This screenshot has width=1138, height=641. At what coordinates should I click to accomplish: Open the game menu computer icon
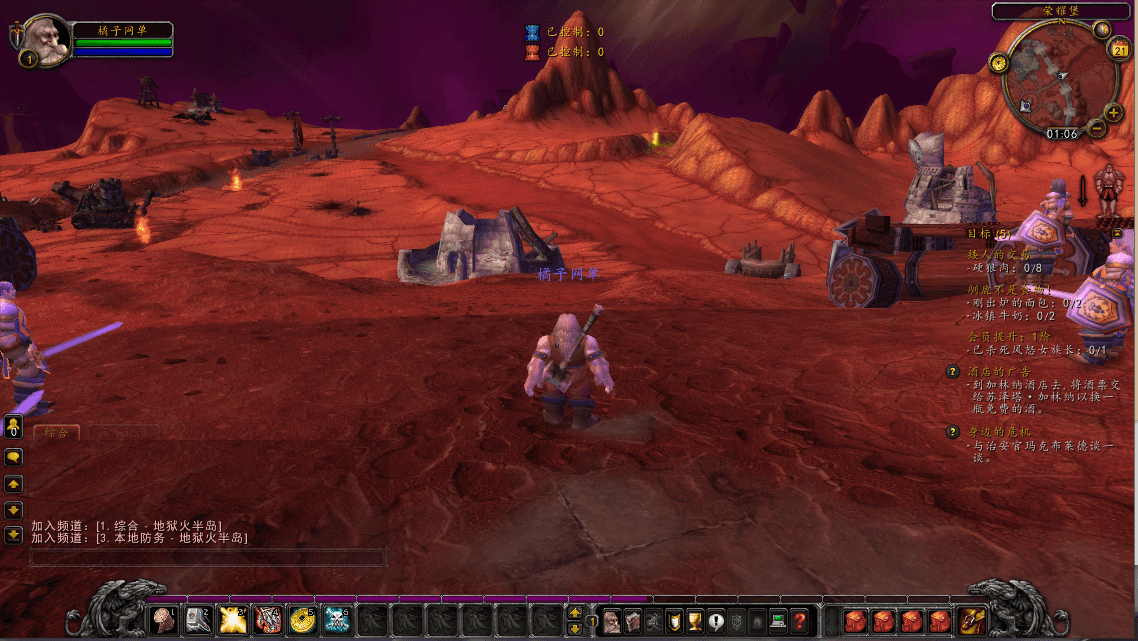(x=778, y=621)
